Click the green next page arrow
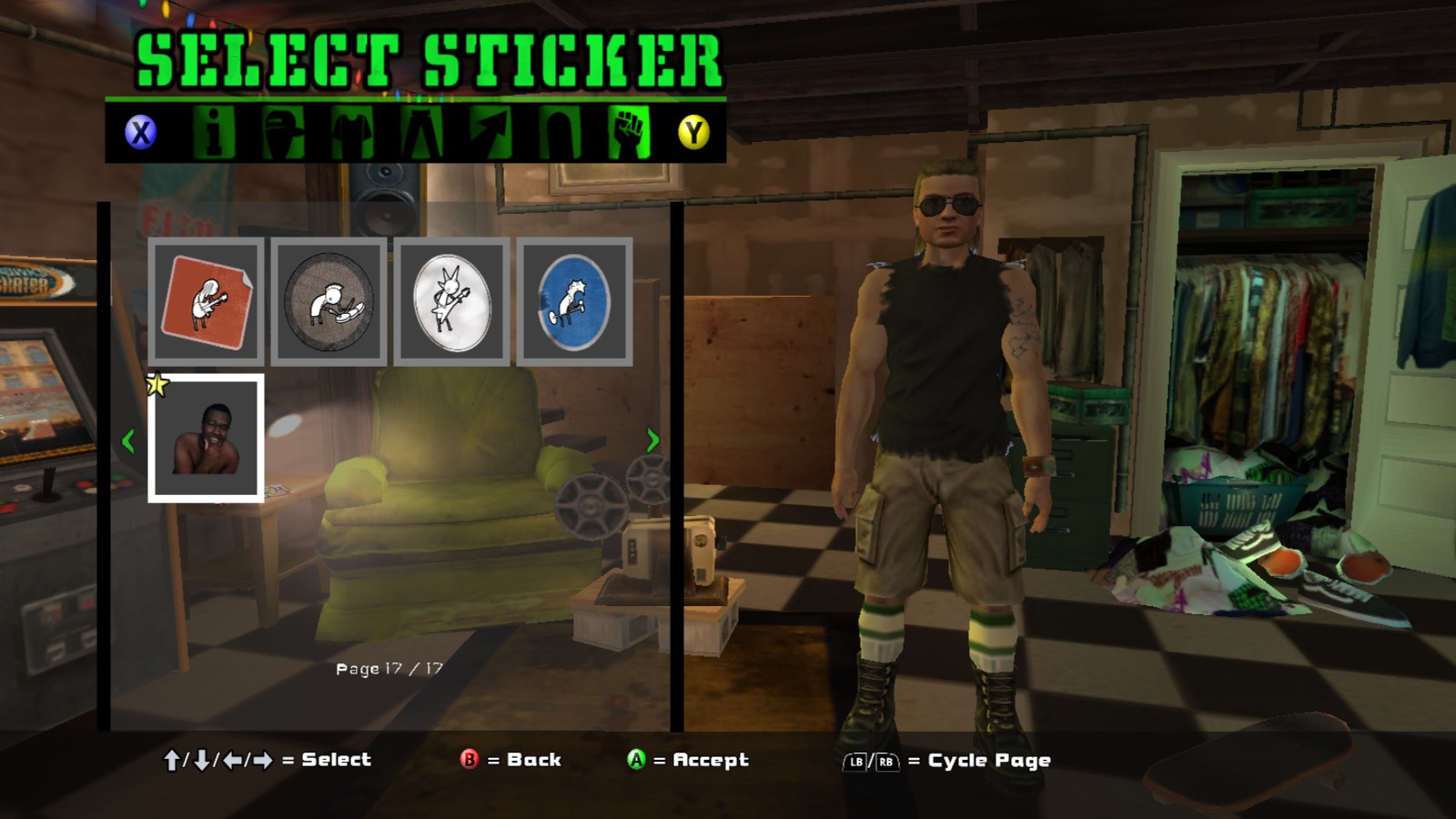Viewport: 1456px width, 819px height. [x=652, y=440]
